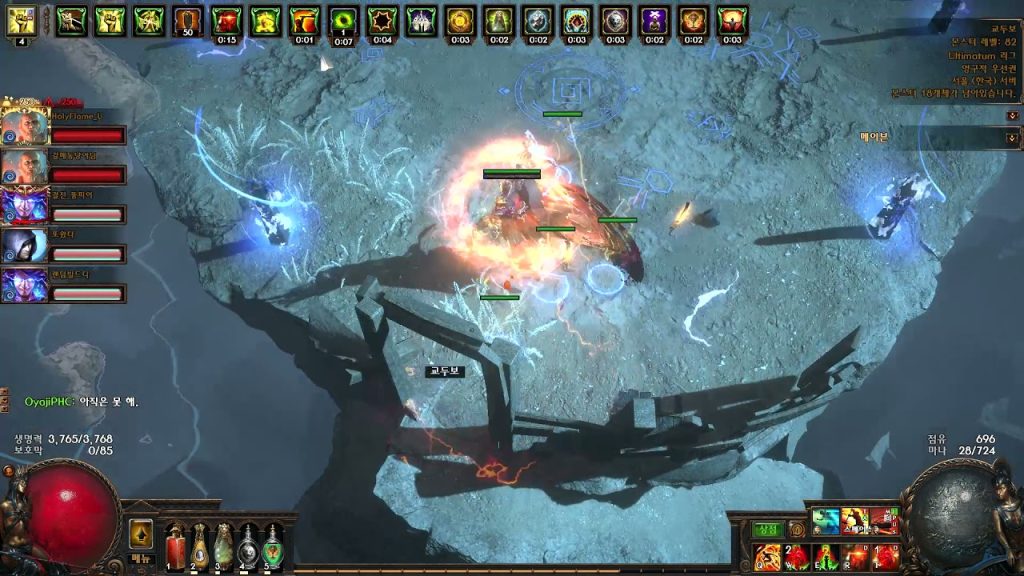1024x576 pixels.
Task: Activate the Q fiery slash skill
Action: (768, 556)
